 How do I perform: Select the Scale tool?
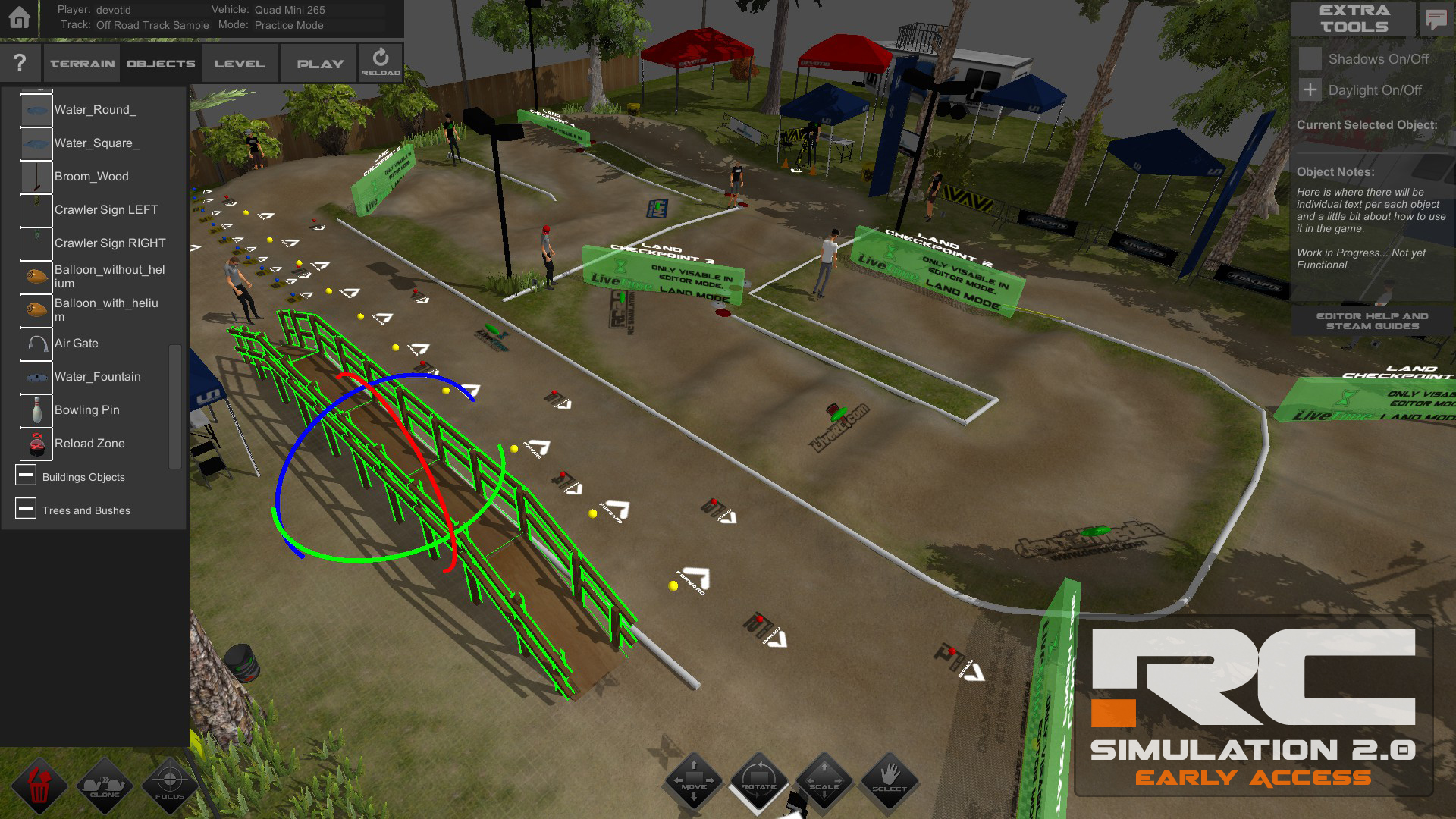[824, 781]
